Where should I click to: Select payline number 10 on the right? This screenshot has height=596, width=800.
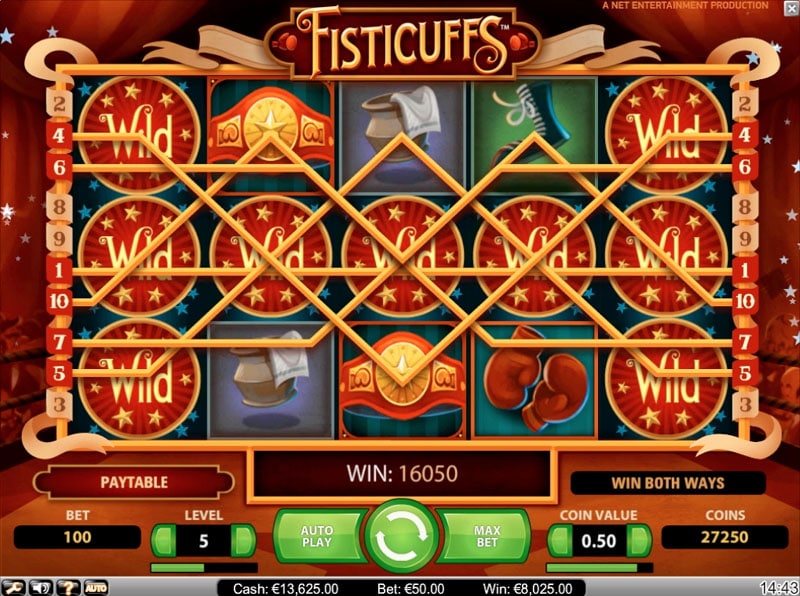click(x=743, y=300)
